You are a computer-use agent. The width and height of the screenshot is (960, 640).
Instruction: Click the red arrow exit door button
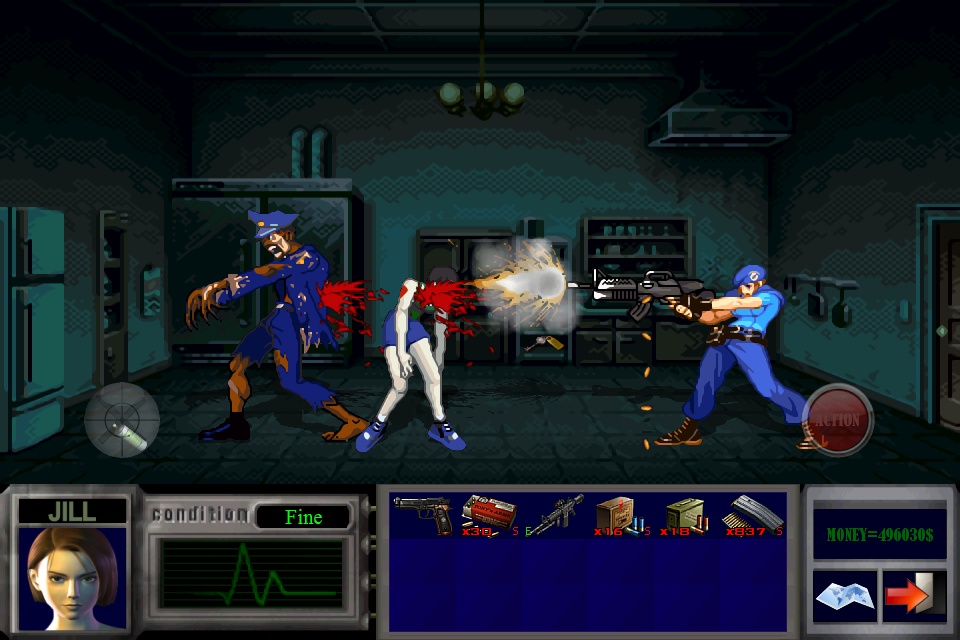[914, 596]
